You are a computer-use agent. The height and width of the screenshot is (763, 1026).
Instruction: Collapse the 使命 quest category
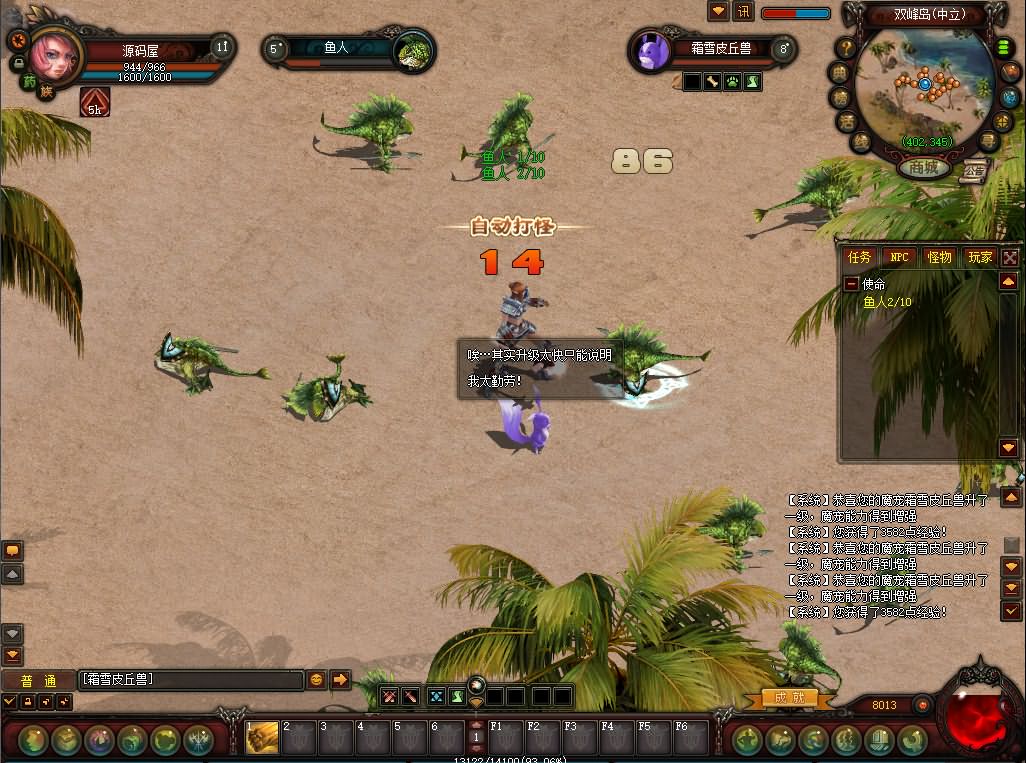(x=851, y=284)
